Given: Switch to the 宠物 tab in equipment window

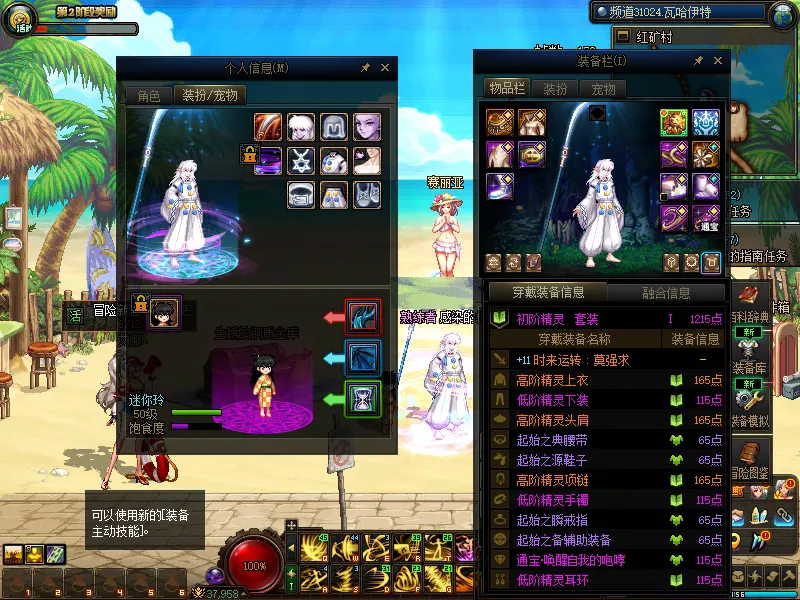Looking at the screenshot, I should [x=603, y=89].
